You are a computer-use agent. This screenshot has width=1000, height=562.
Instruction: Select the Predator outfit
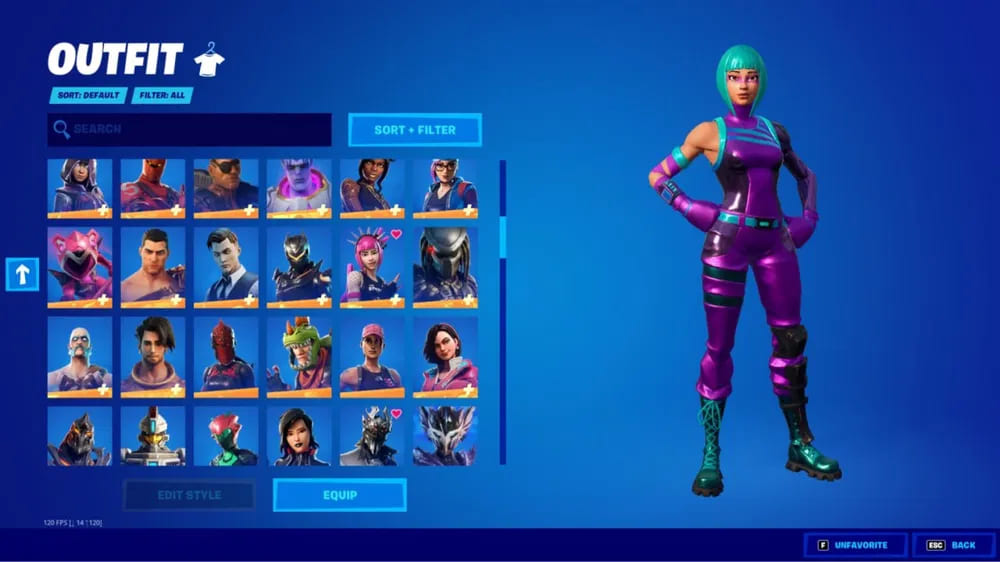(445, 266)
